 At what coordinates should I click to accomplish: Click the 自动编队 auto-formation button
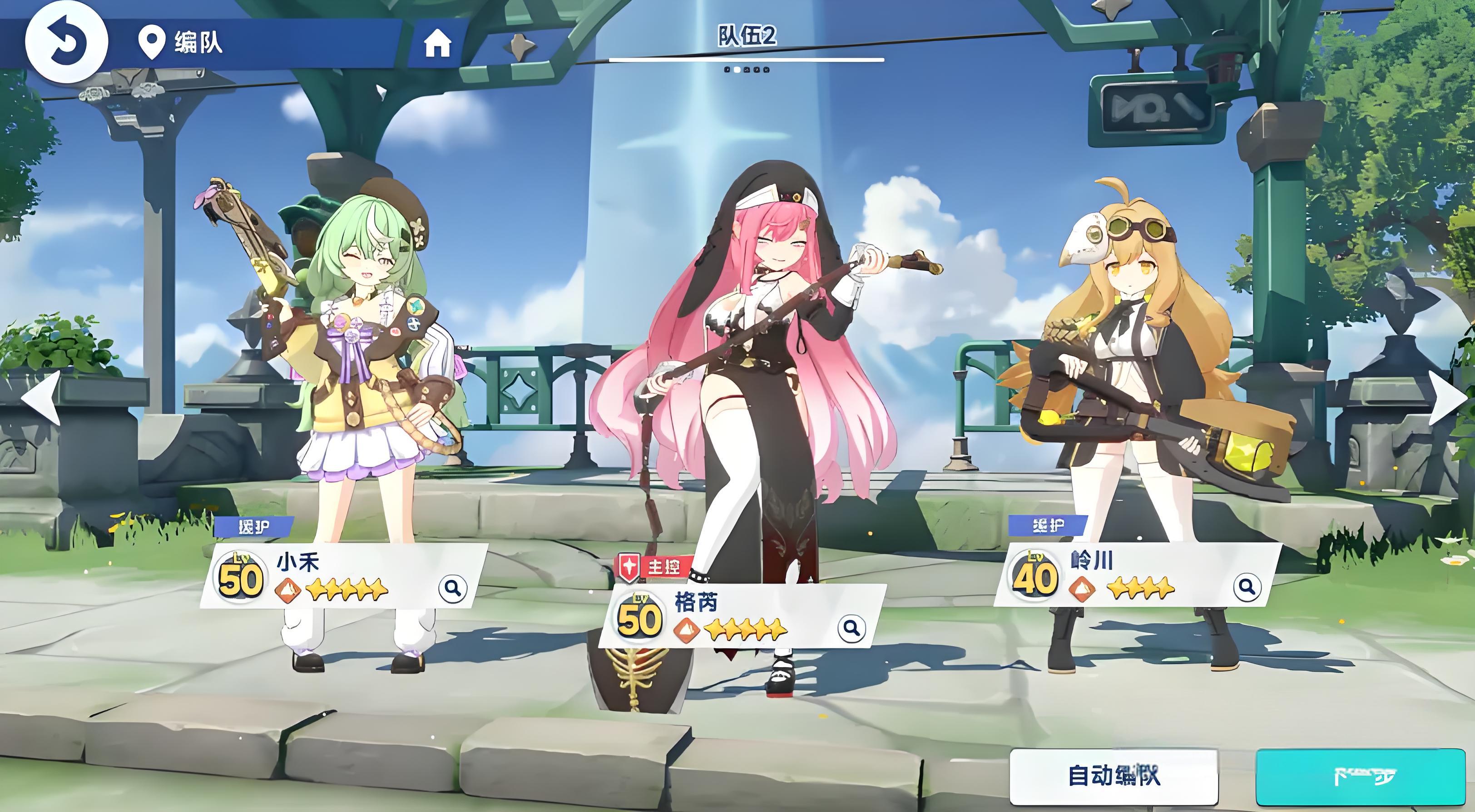pos(1113,777)
